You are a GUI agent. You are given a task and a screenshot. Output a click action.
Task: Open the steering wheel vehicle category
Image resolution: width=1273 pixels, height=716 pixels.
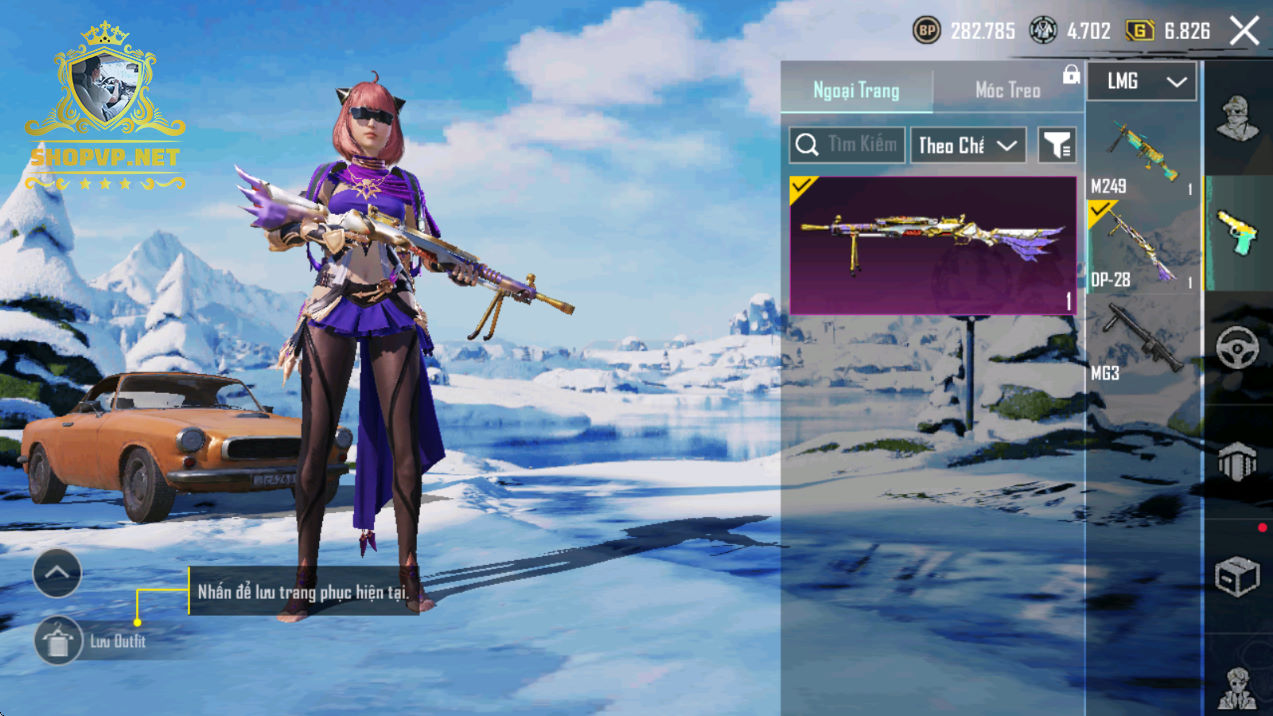(x=1238, y=347)
